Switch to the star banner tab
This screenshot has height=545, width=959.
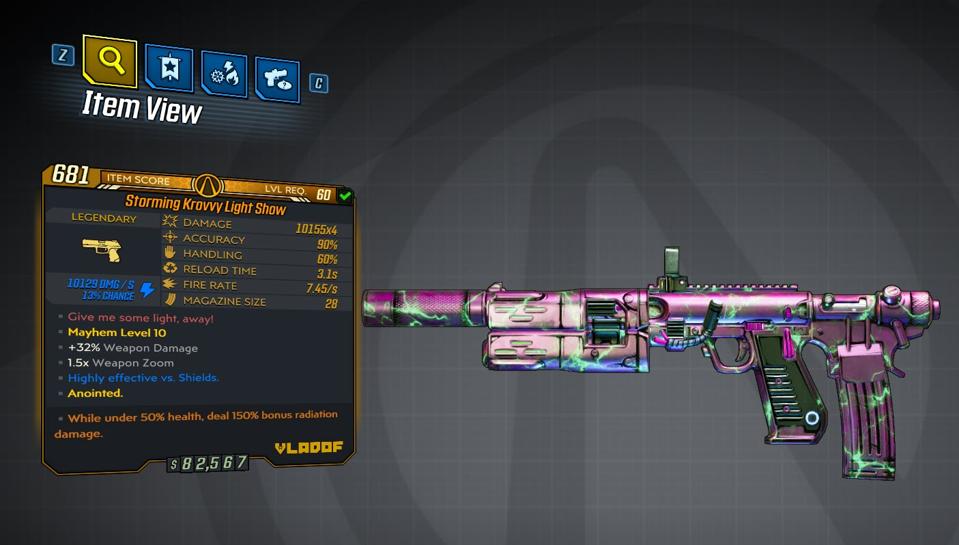tap(169, 68)
